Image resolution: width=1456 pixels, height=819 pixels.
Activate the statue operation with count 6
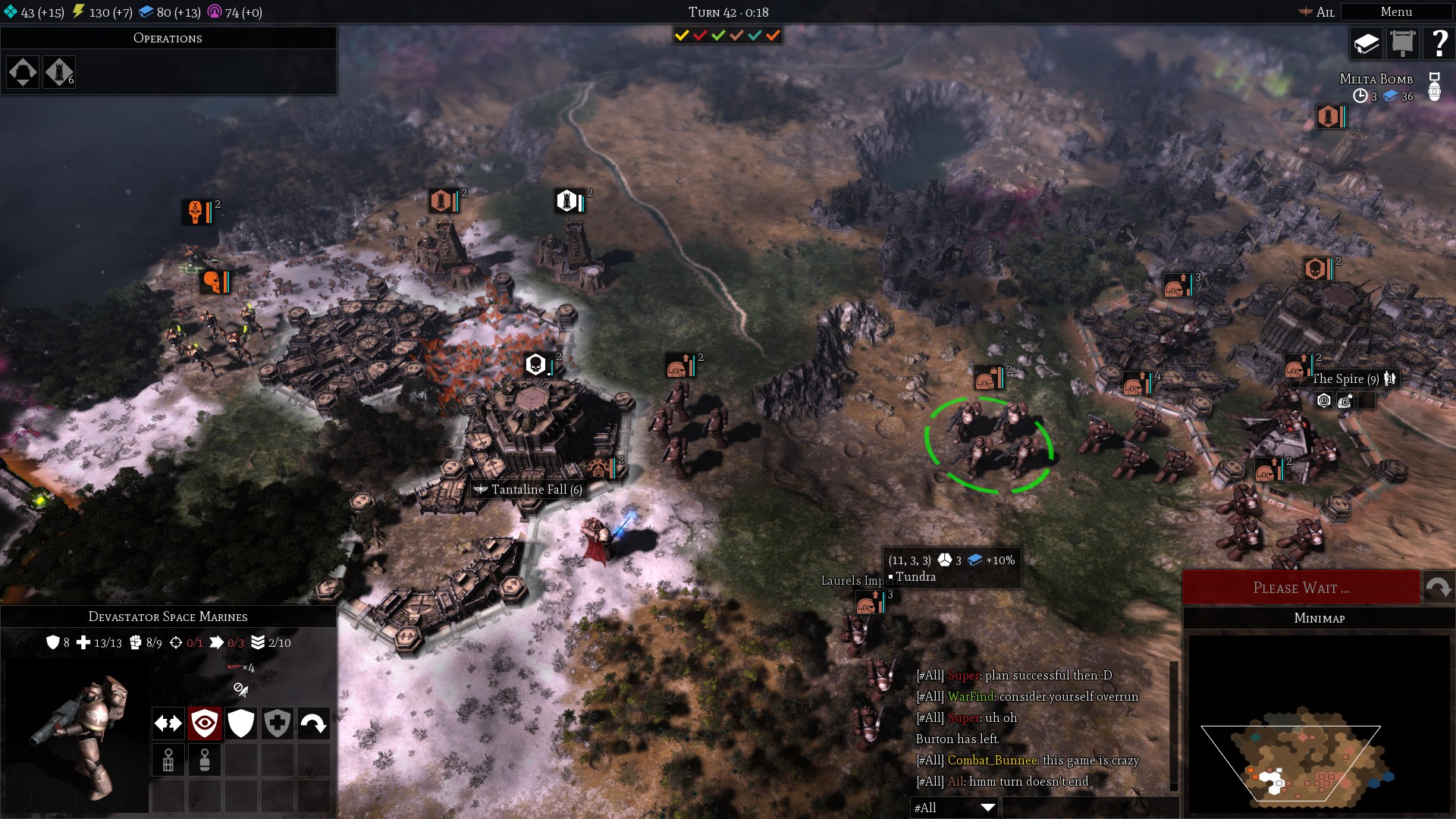click(x=59, y=72)
